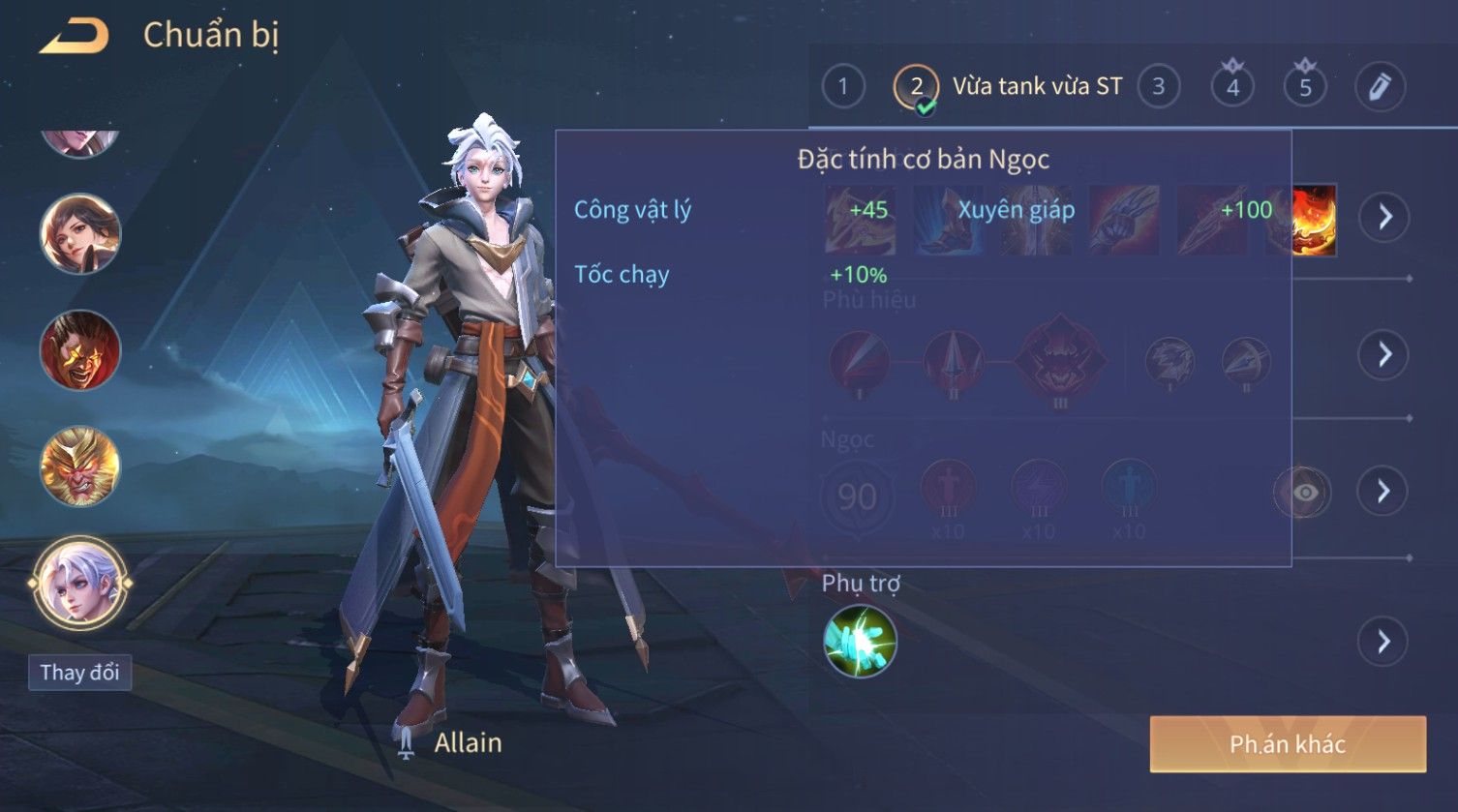This screenshot has width=1458, height=812.
Task: Switch to build preset 5
Action: coord(1305,87)
